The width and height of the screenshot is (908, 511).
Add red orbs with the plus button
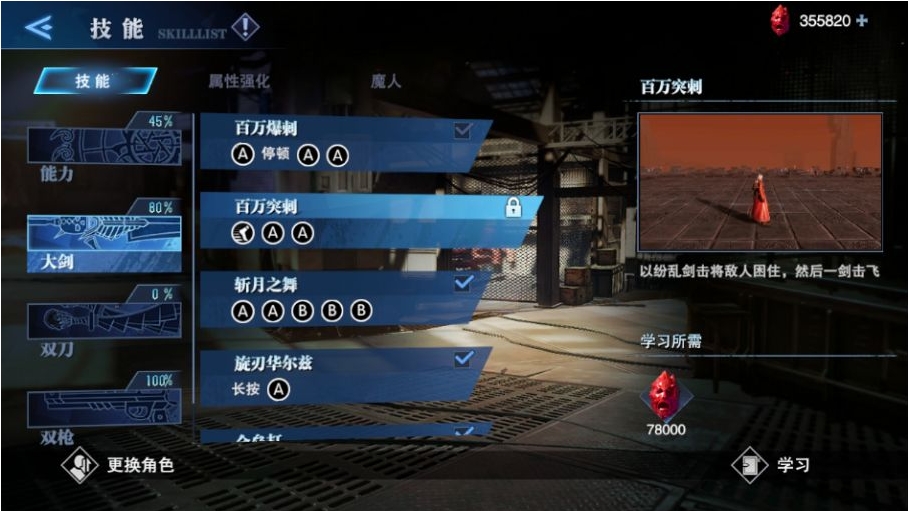[x=862, y=21]
